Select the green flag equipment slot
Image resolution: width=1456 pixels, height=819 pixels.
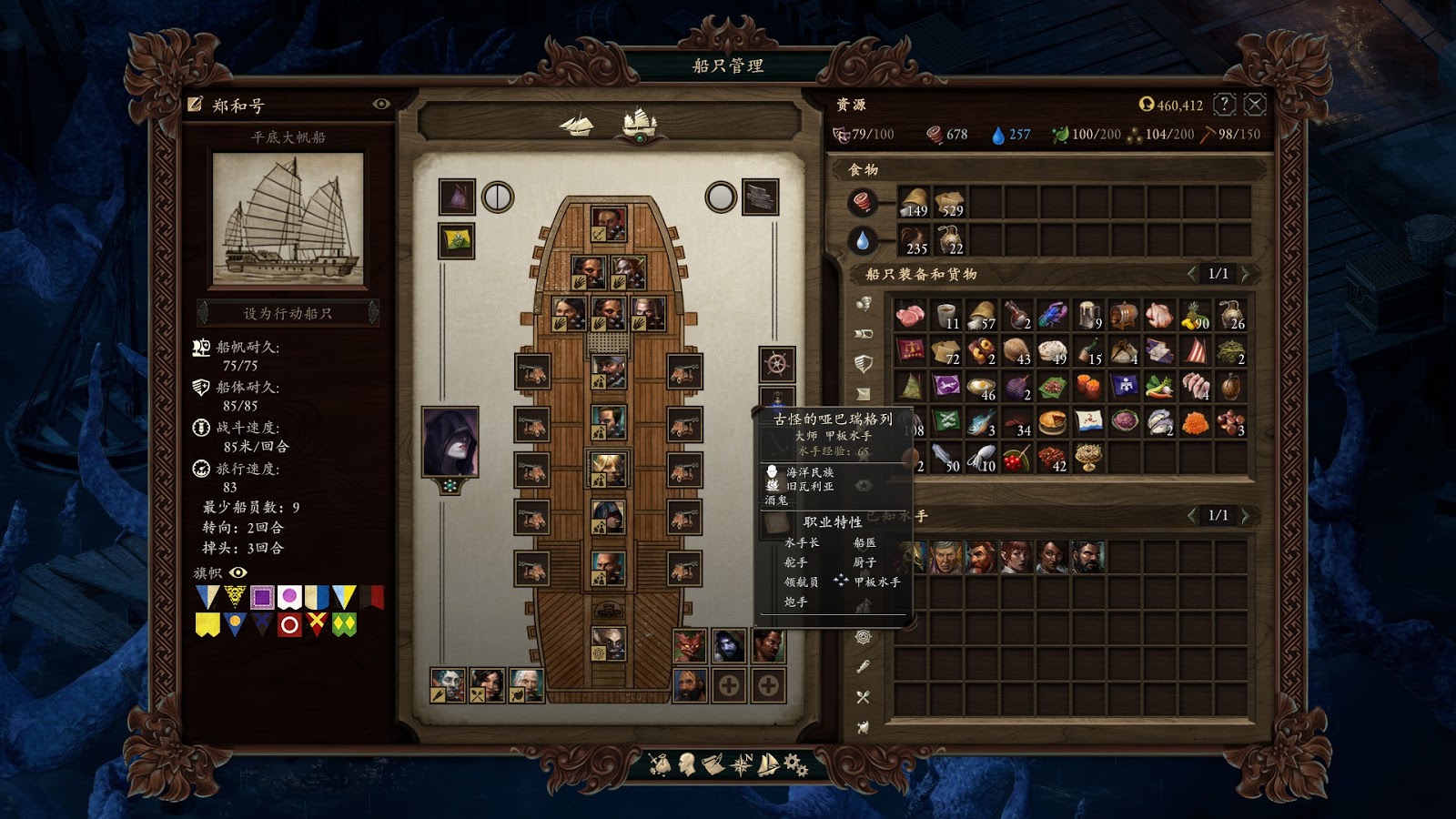(456, 241)
